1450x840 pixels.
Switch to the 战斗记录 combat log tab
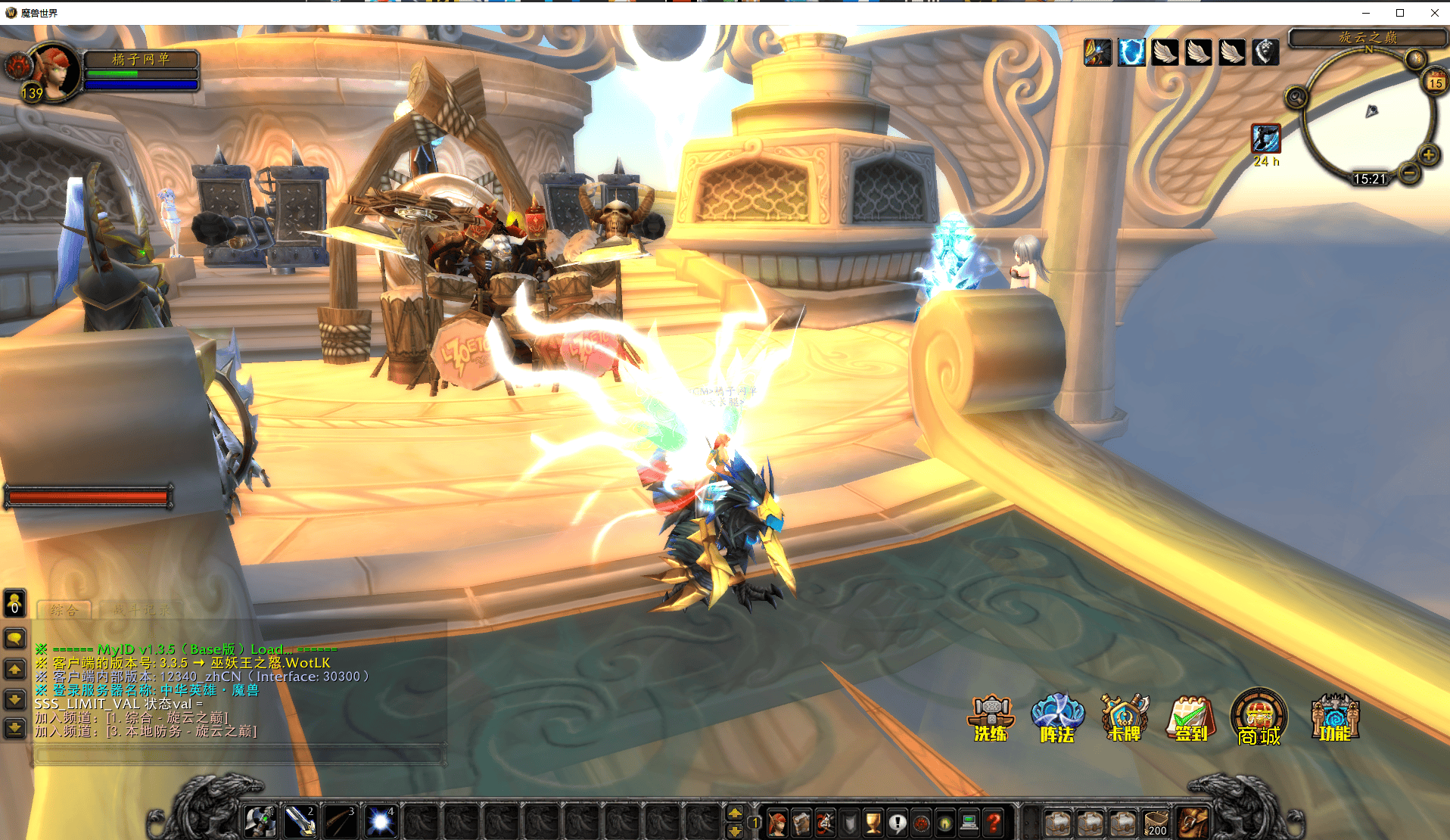point(142,610)
